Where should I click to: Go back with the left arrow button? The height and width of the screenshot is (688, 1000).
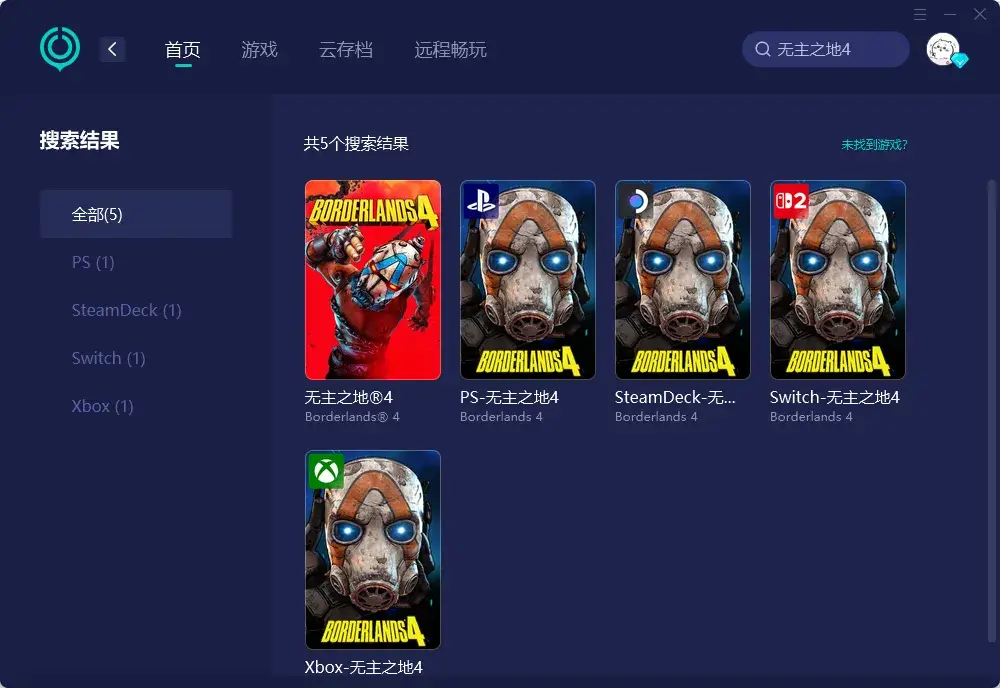click(x=113, y=49)
